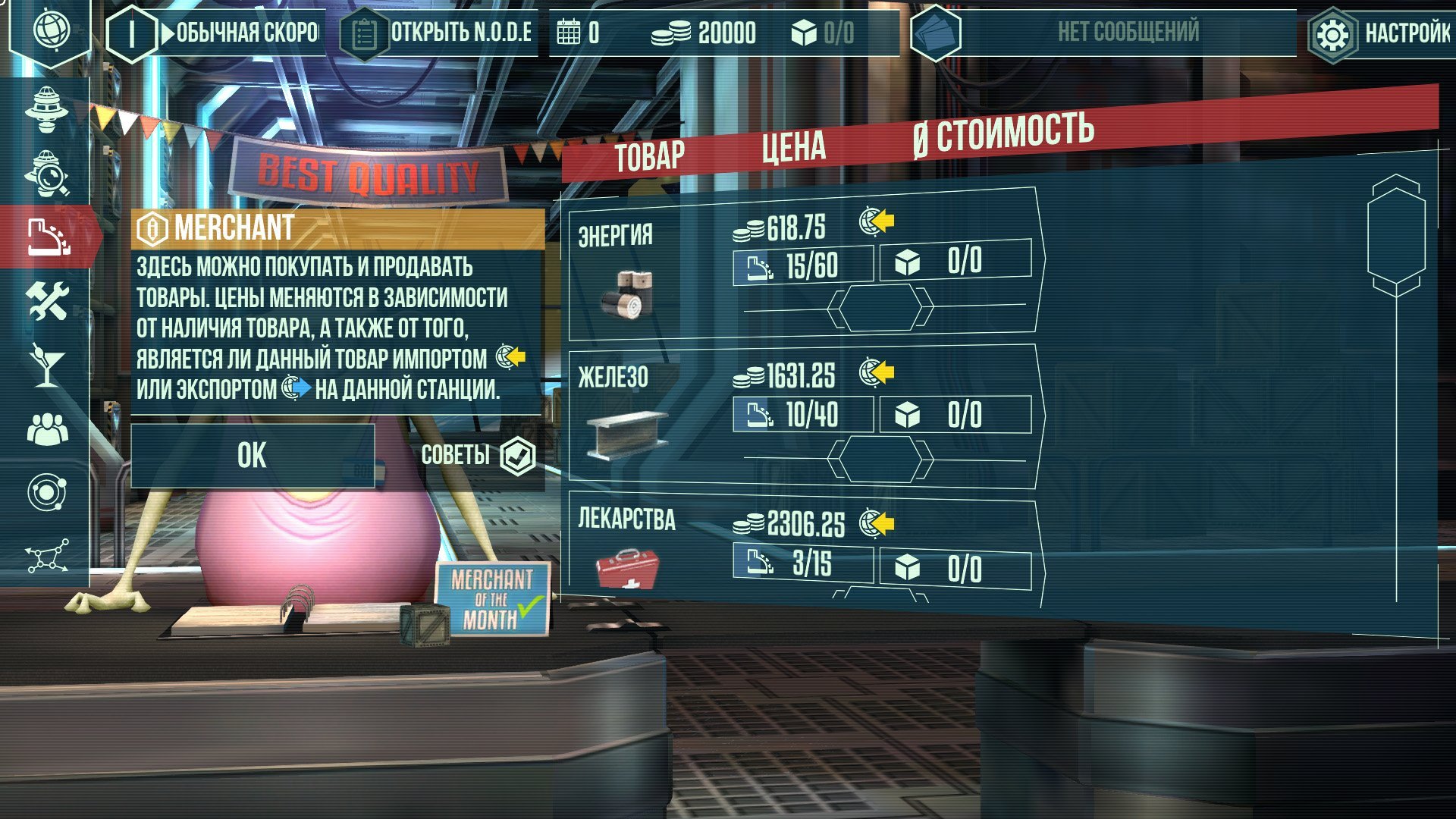Select the merchant trade tab
Viewport: 1456px width, 819px height.
pyautogui.click(x=47, y=237)
